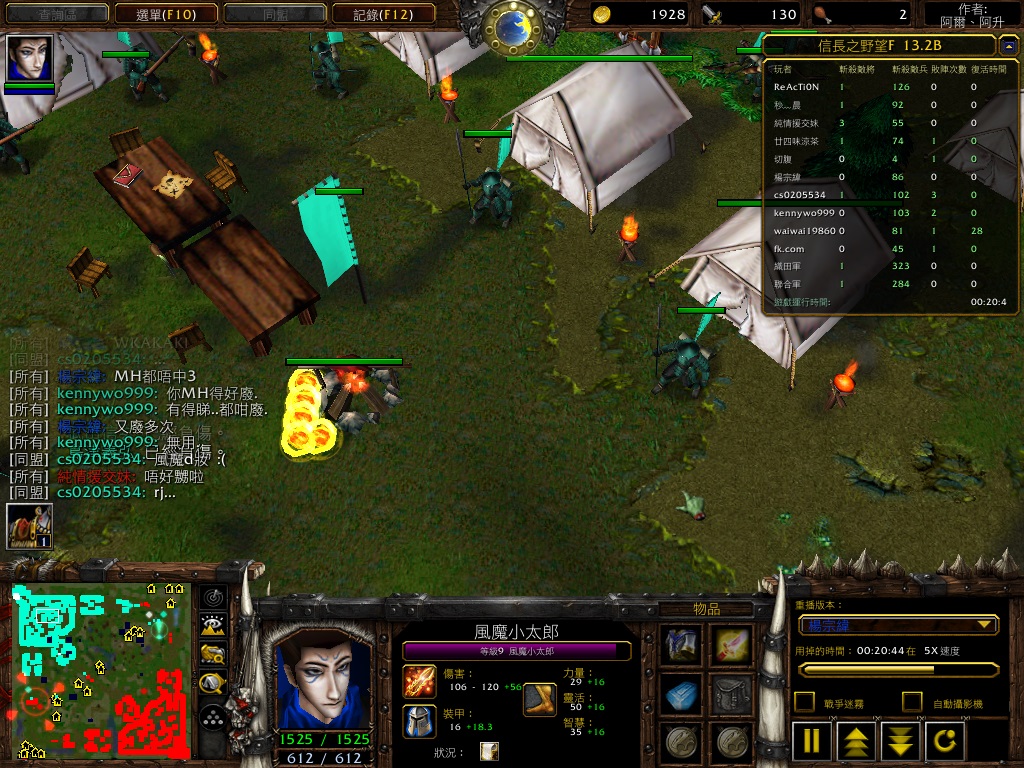Image resolution: width=1024 pixels, height=768 pixels.
Task: Select the gray backpack item slot
Action: pos(733,693)
